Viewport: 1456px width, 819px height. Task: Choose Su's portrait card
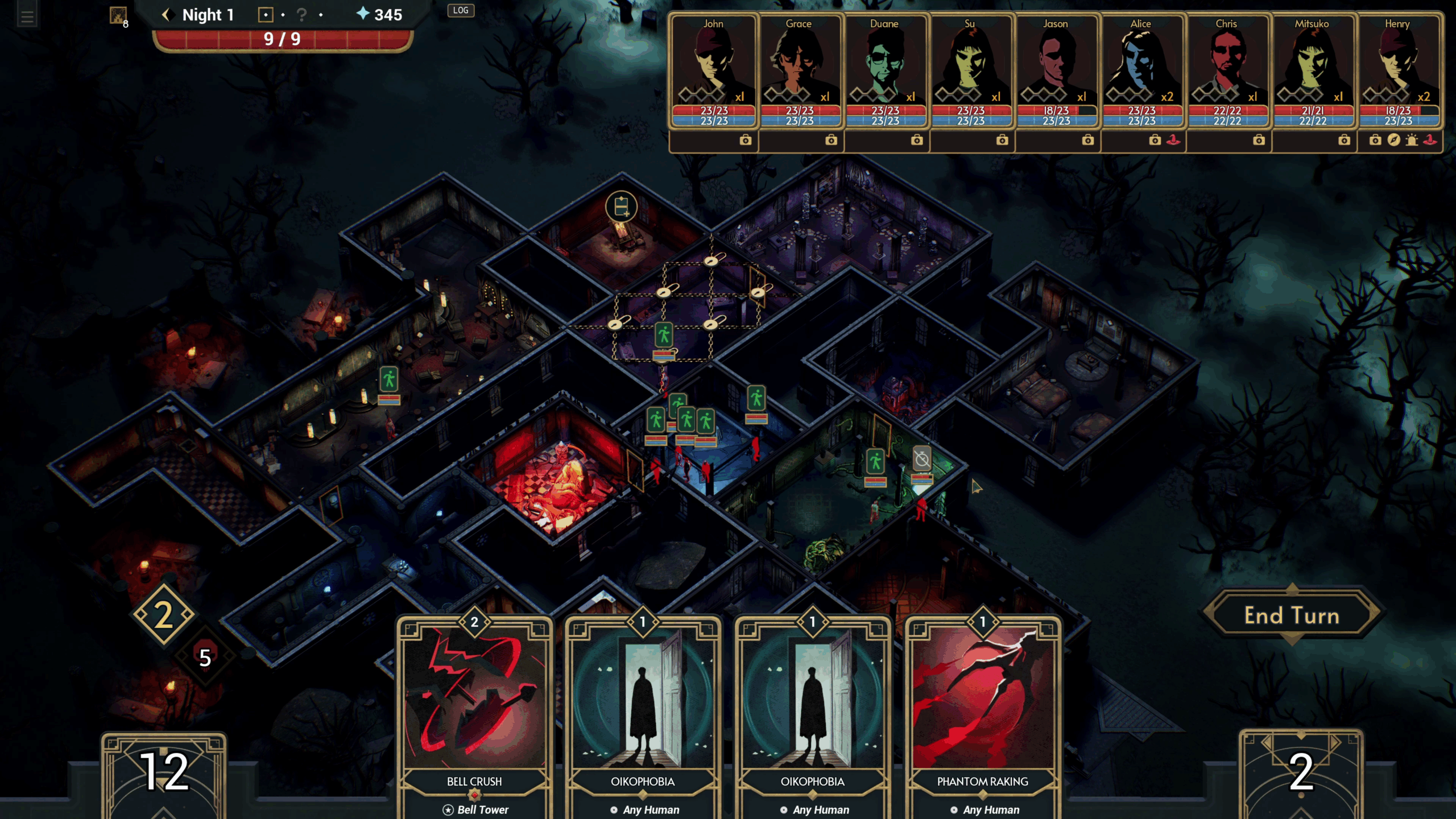pyautogui.click(x=970, y=63)
